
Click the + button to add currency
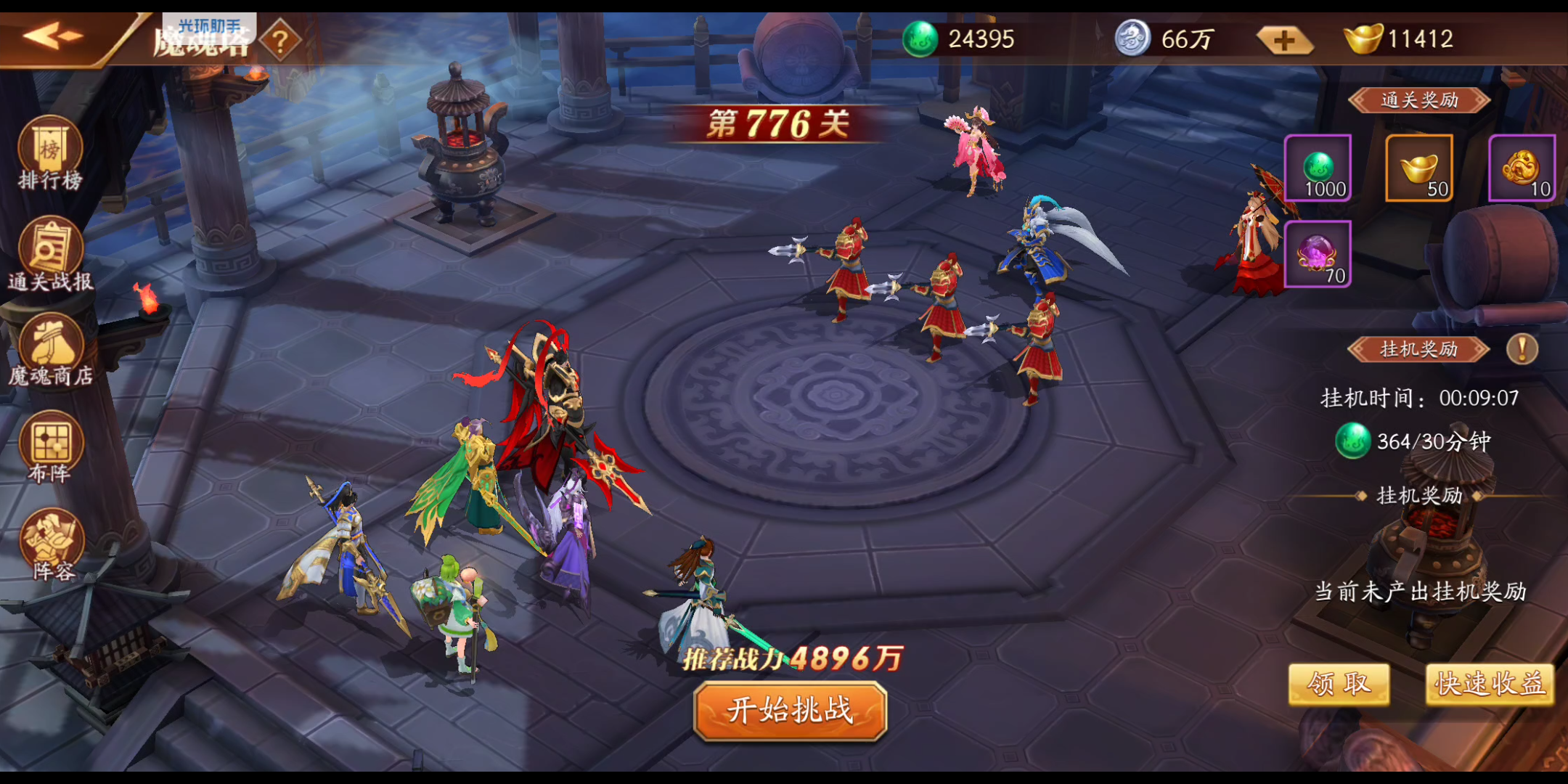[x=1285, y=39]
